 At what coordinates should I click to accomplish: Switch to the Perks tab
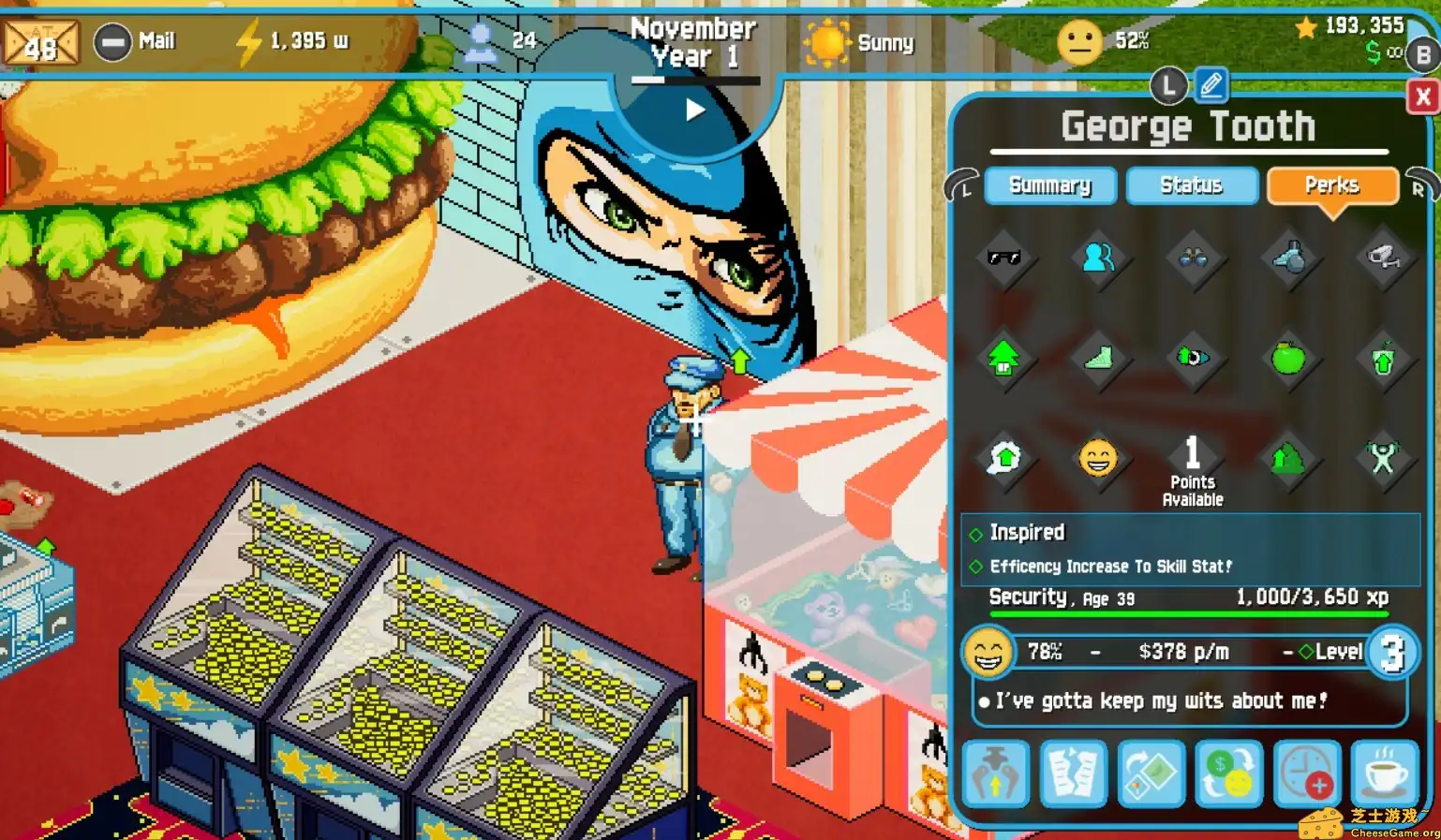click(x=1332, y=185)
